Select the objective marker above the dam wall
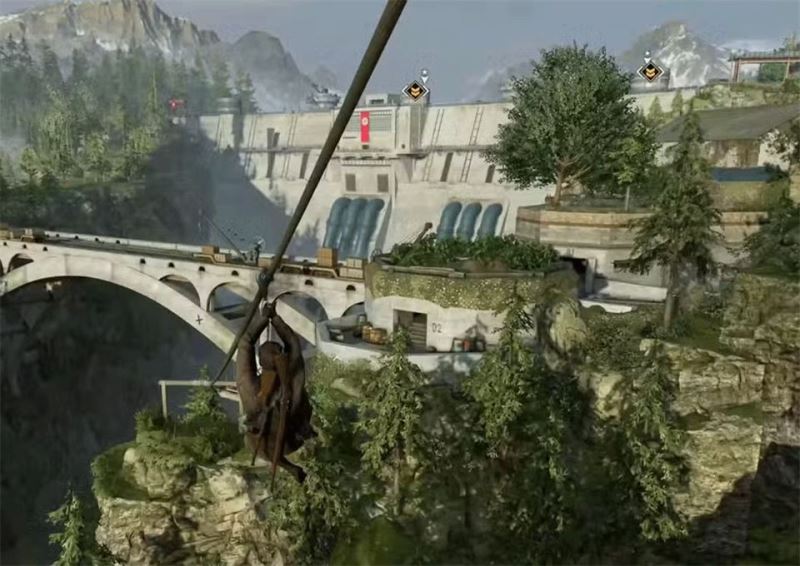Image resolution: width=800 pixels, height=566 pixels. (x=415, y=91)
